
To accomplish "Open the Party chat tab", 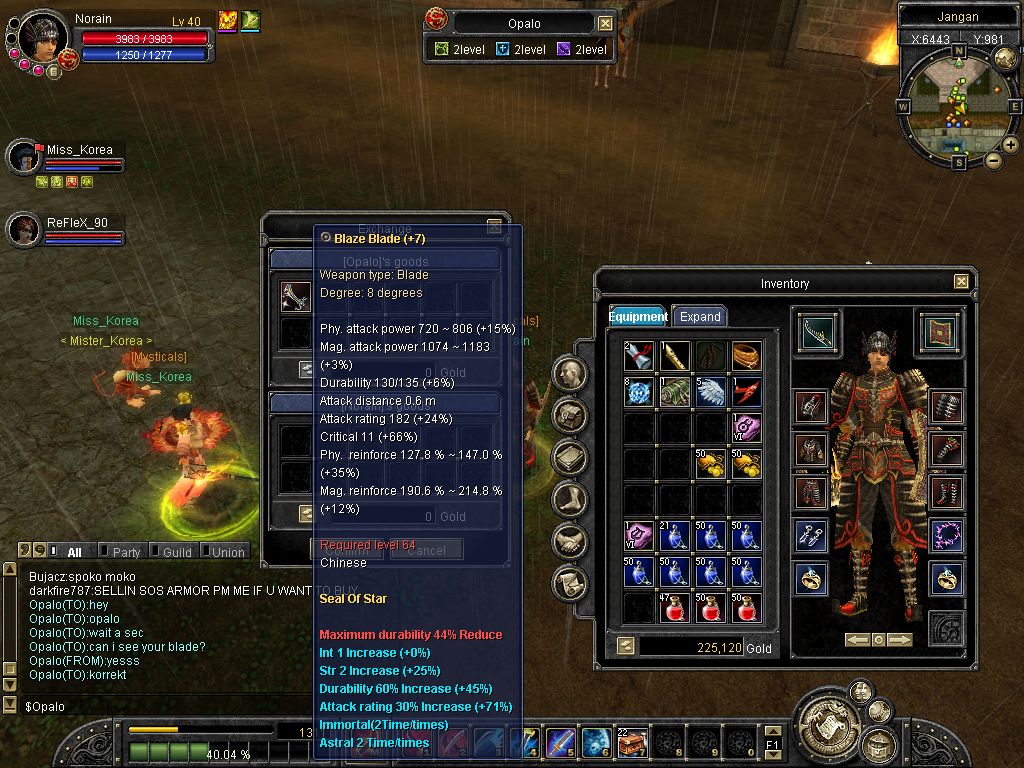I will 126,551.
